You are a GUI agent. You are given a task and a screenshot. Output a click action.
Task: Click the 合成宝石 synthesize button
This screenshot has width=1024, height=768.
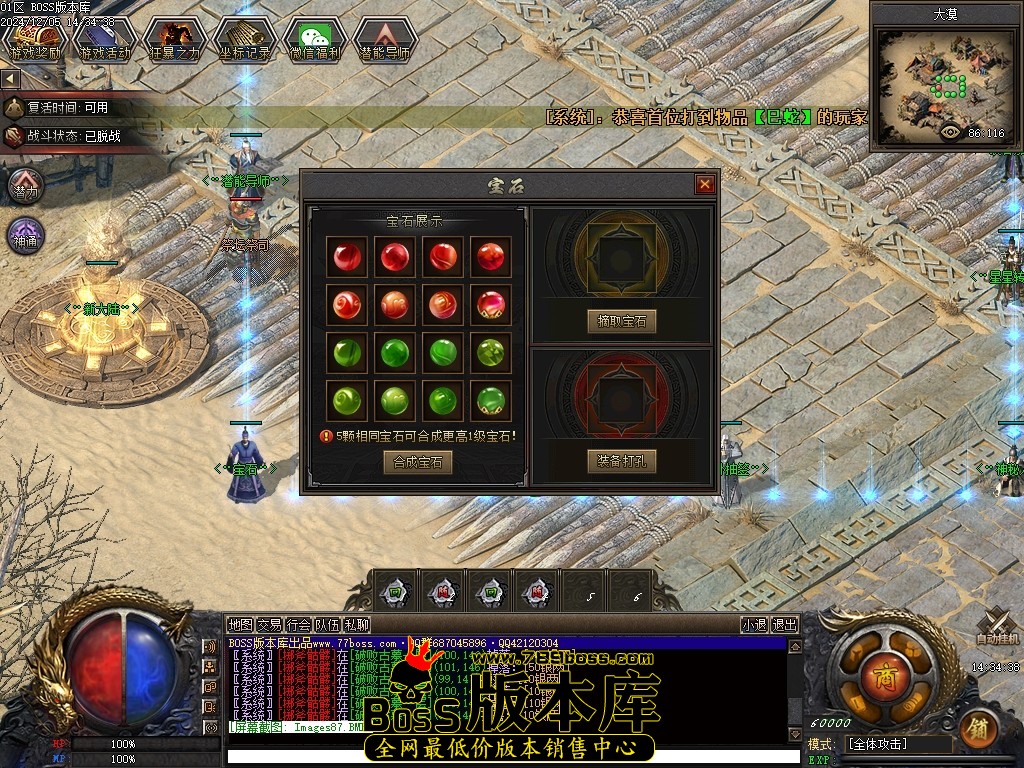click(418, 461)
